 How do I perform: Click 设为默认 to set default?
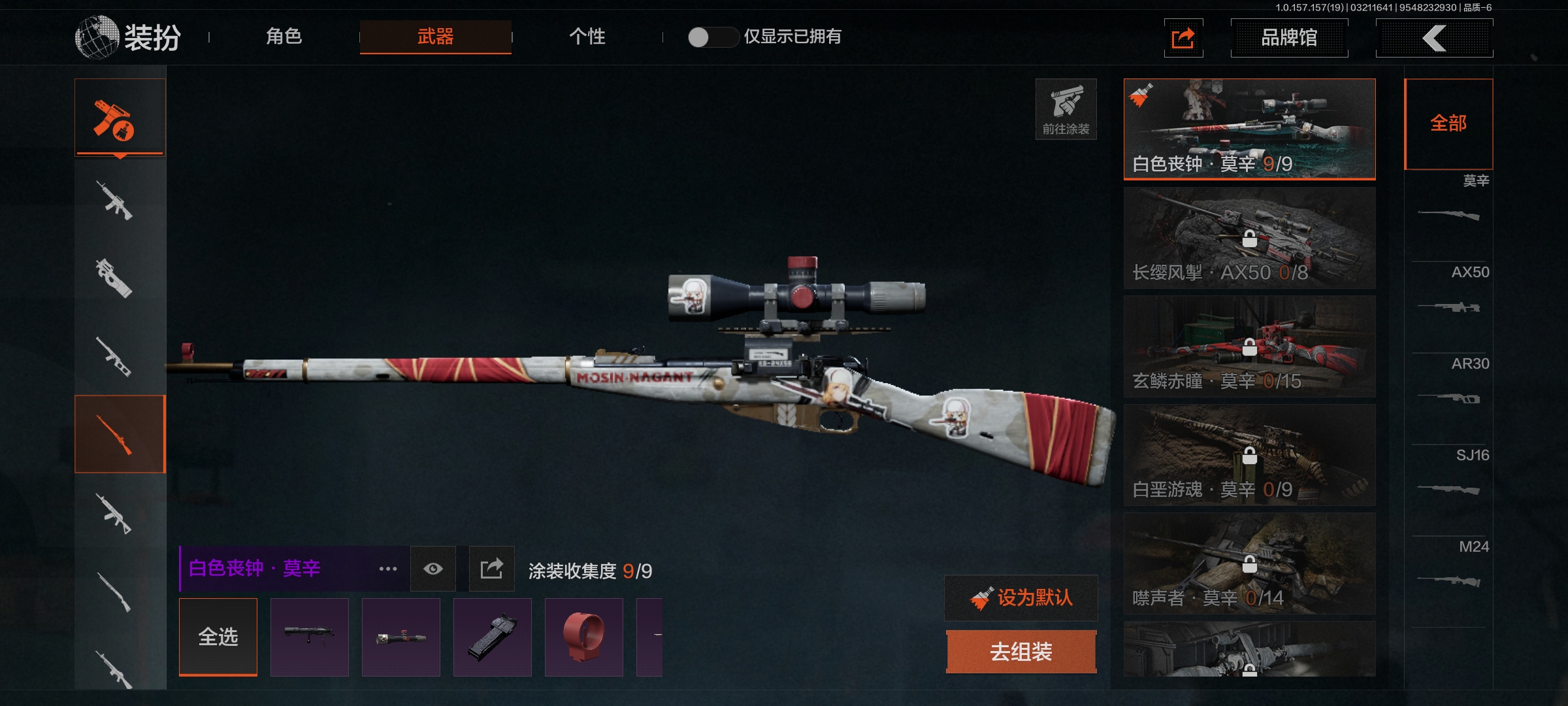click(x=1021, y=597)
